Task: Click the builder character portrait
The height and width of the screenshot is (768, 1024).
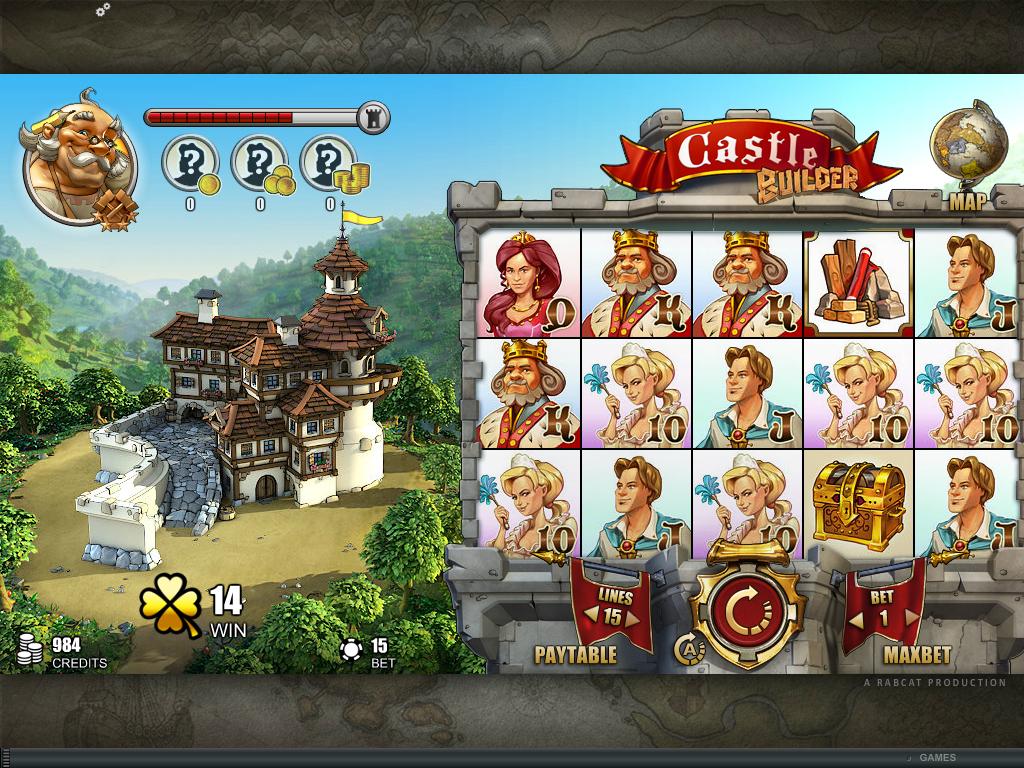Action: 78,162
